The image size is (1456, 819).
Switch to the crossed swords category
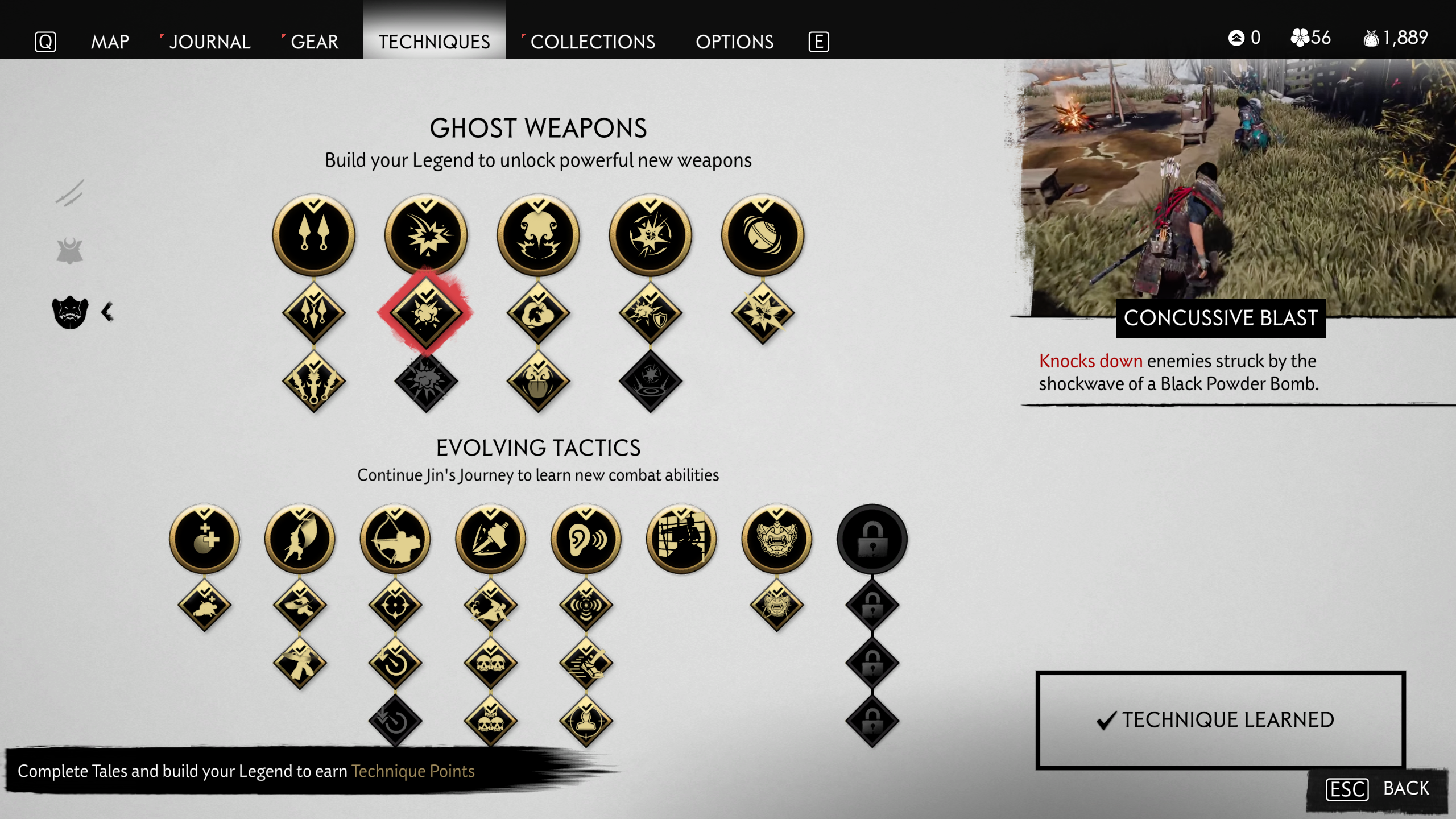pyautogui.click(x=70, y=193)
